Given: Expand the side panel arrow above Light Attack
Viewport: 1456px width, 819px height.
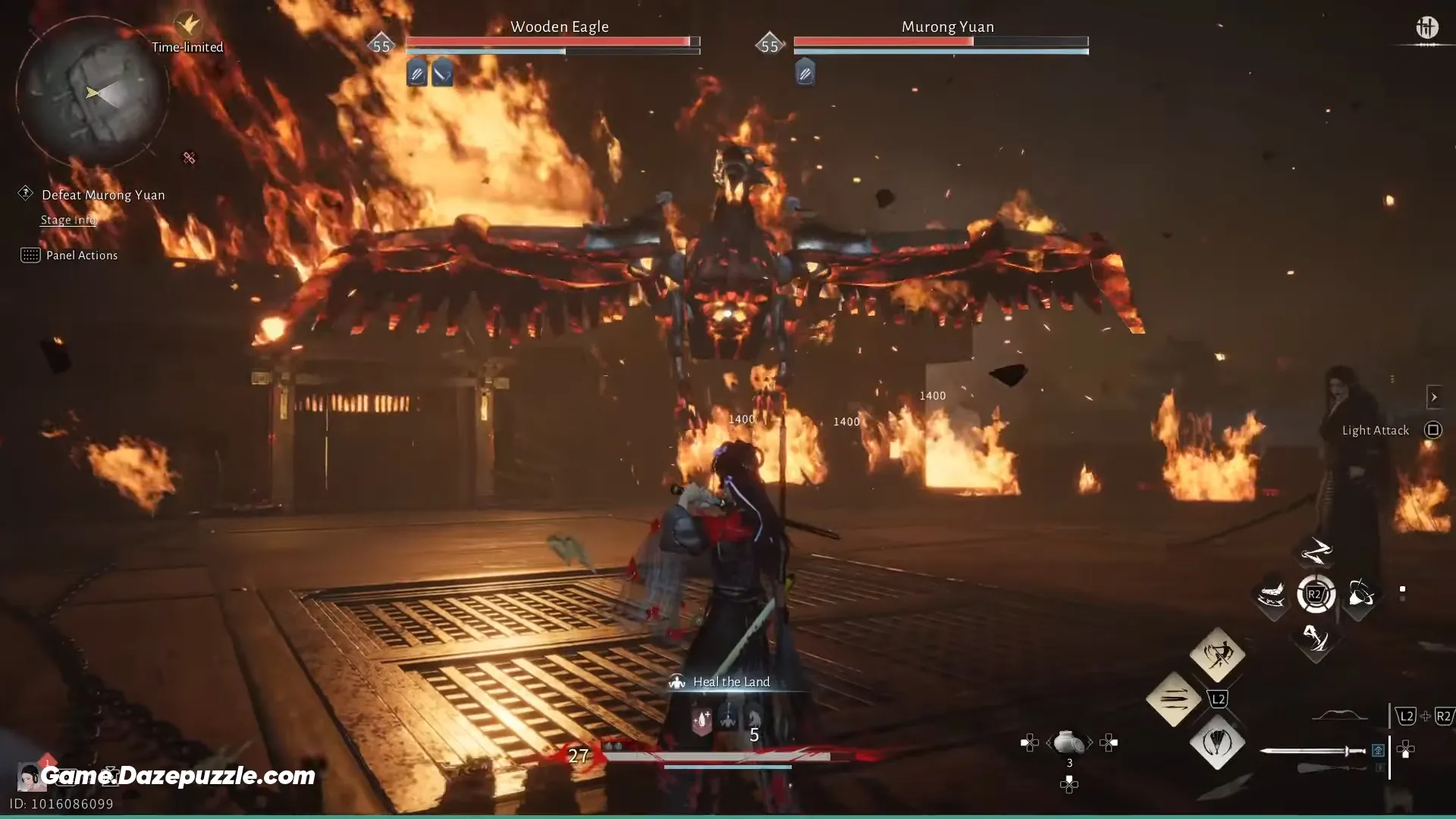Looking at the screenshot, I should click(x=1433, y=397).
